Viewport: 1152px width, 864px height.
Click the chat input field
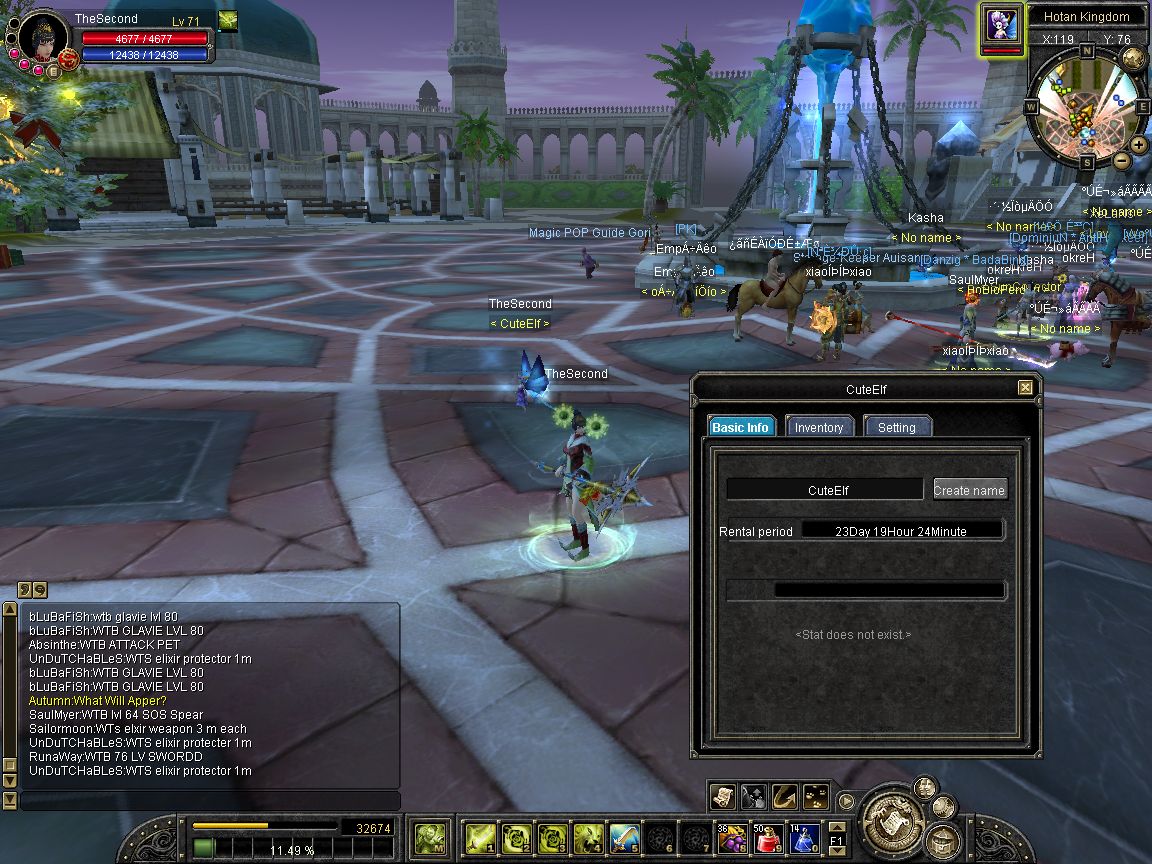(210, 800)
